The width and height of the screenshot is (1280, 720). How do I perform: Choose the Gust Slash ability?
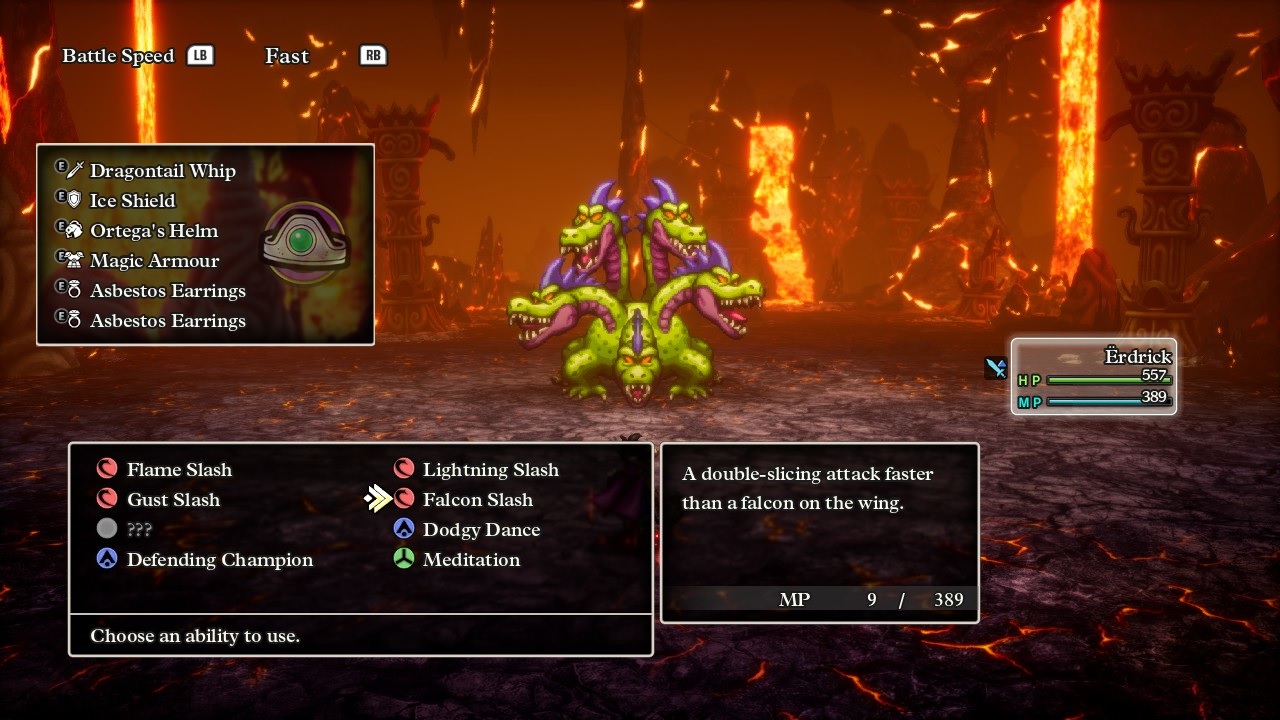point(172,500)
